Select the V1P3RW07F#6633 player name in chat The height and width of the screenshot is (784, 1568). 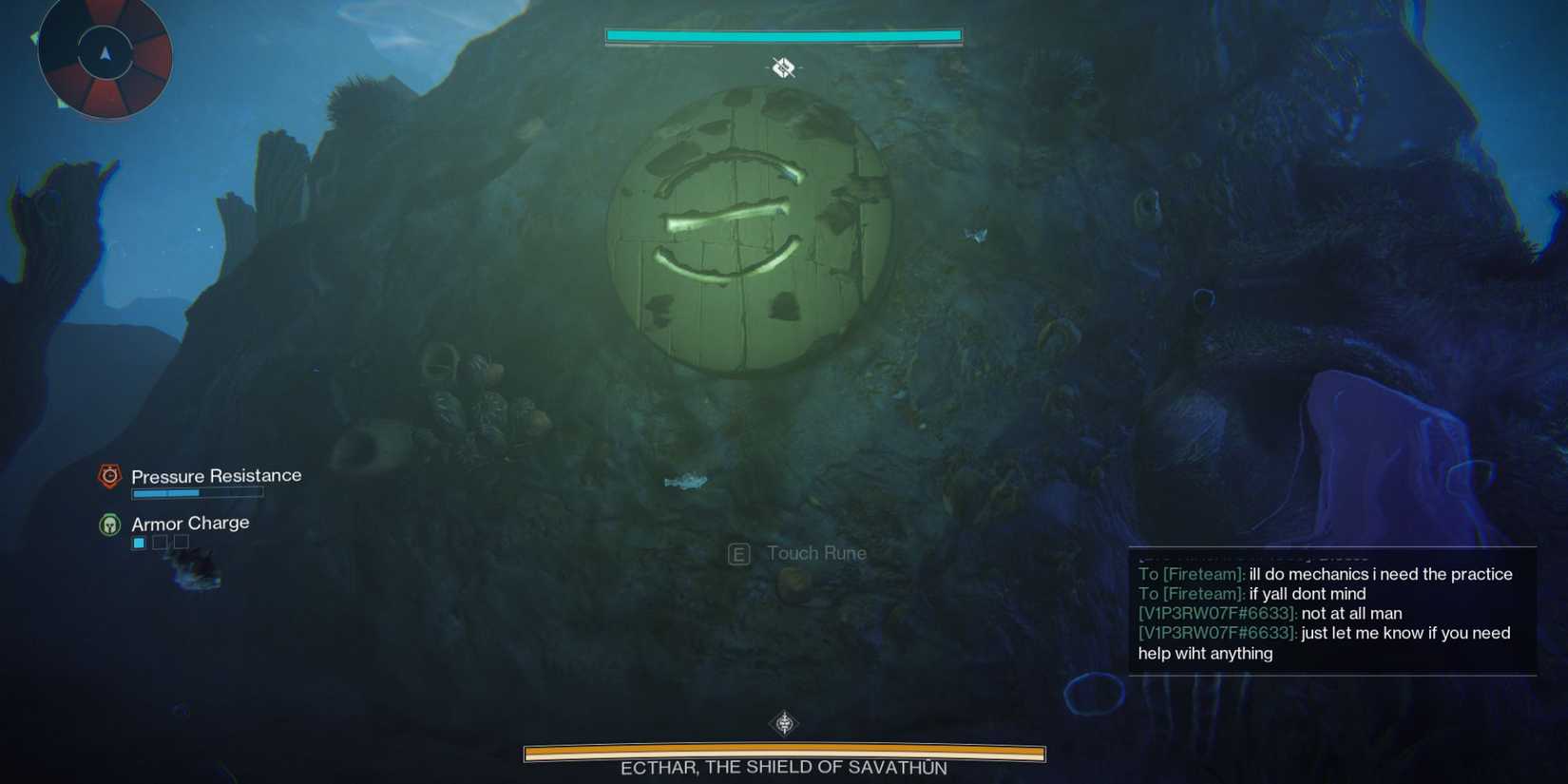pyautogui.click(x=1206, y=613)
